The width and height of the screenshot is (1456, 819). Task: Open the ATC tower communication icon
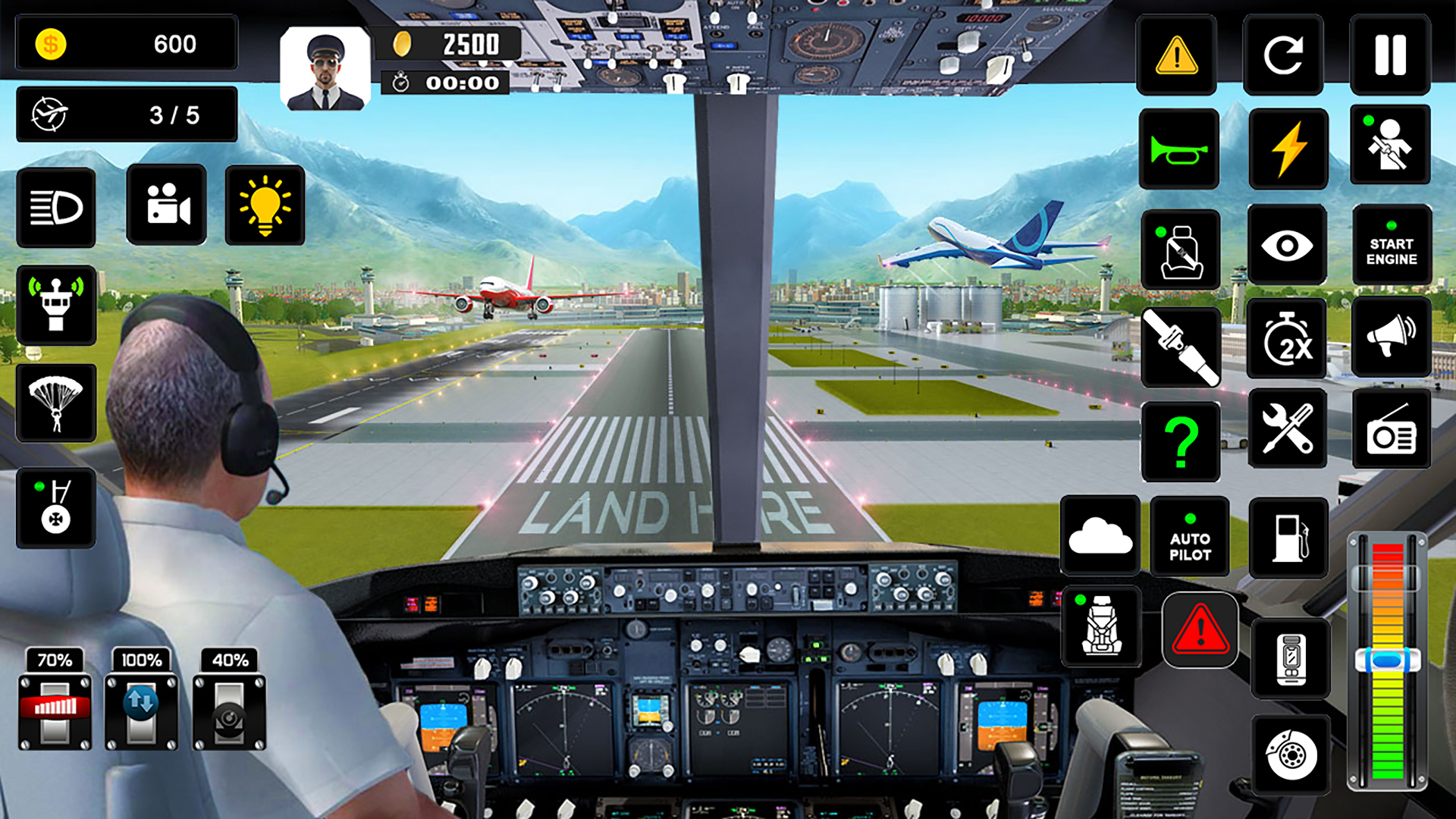coord(57,306)
